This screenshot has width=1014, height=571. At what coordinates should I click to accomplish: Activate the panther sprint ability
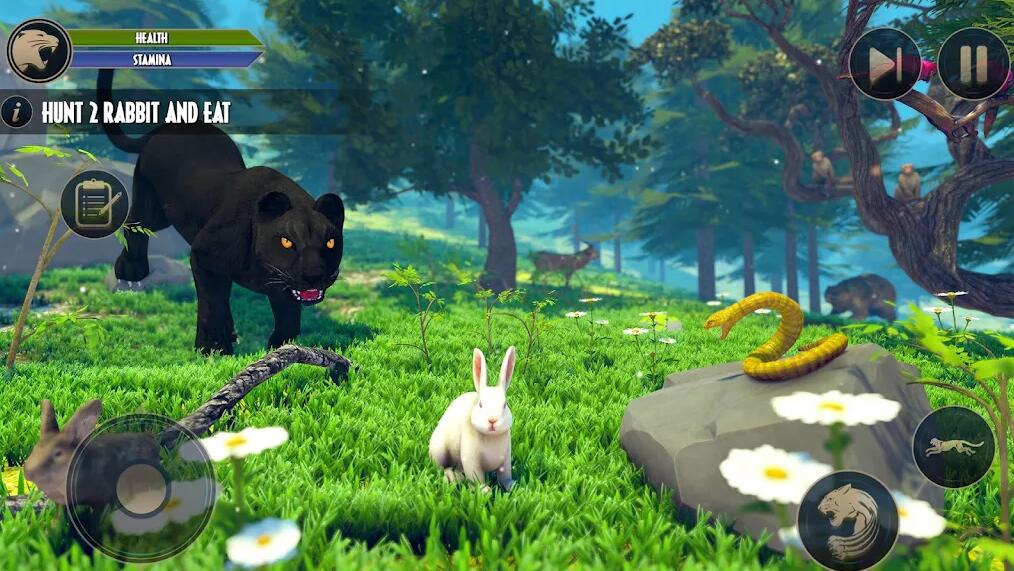click(953, 446)
